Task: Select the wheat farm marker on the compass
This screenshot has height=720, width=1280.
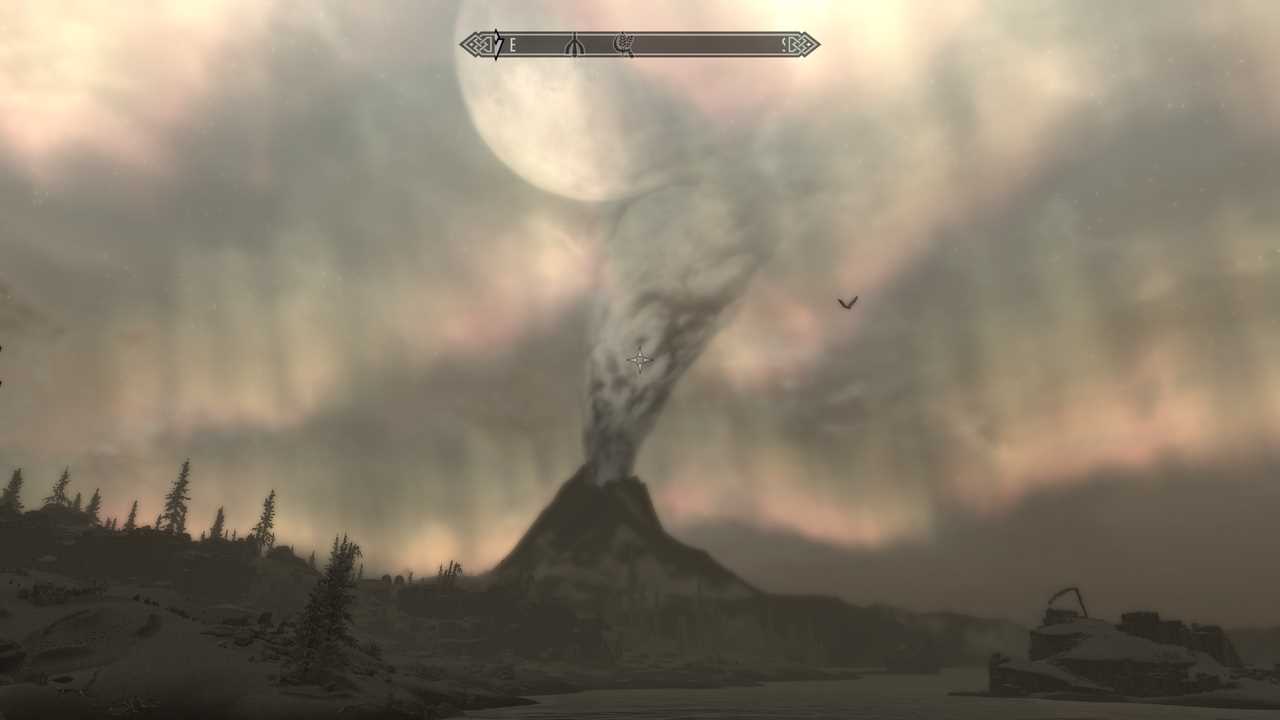Action: (x=624, y=44)
